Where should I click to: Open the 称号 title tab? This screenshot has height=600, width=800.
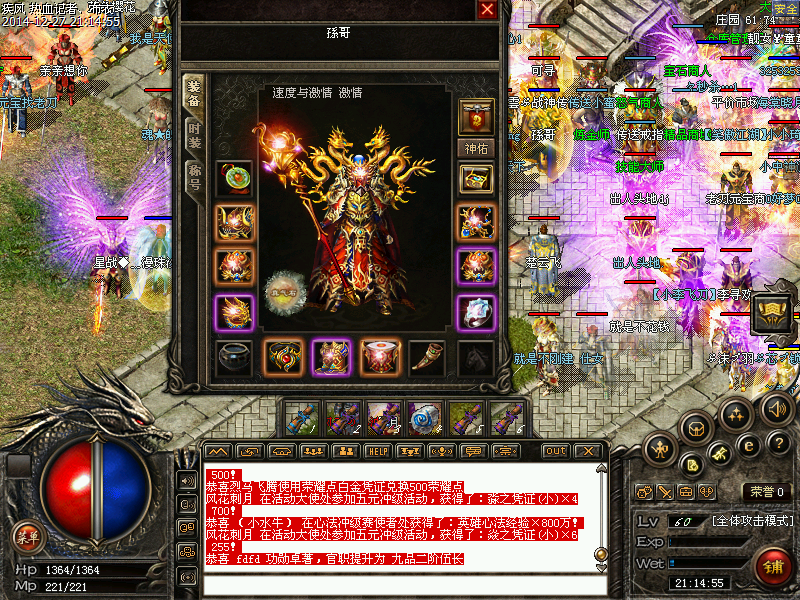click(194, 177)
